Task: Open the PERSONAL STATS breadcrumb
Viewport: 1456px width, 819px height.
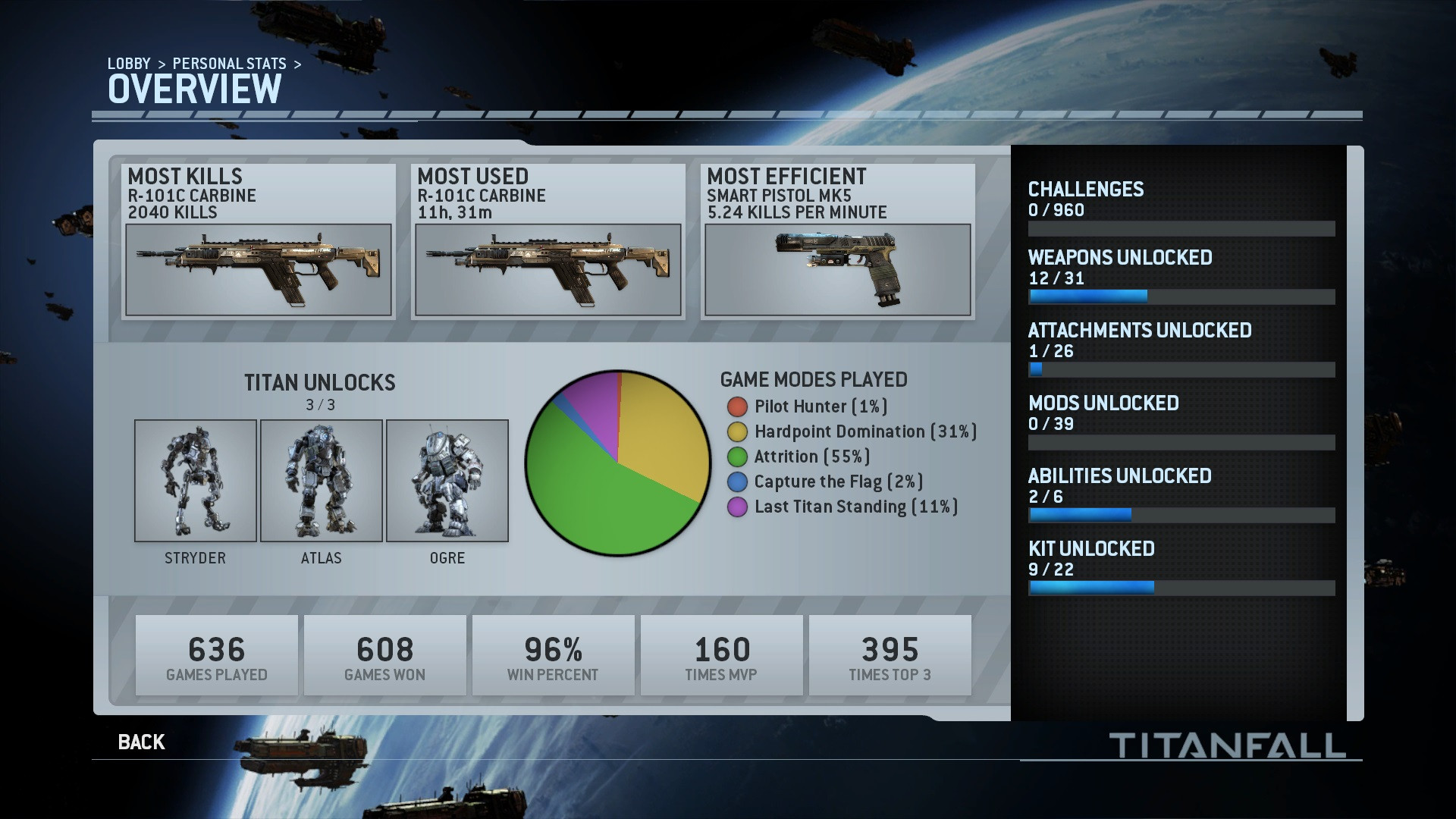Action: click(229, 64)
